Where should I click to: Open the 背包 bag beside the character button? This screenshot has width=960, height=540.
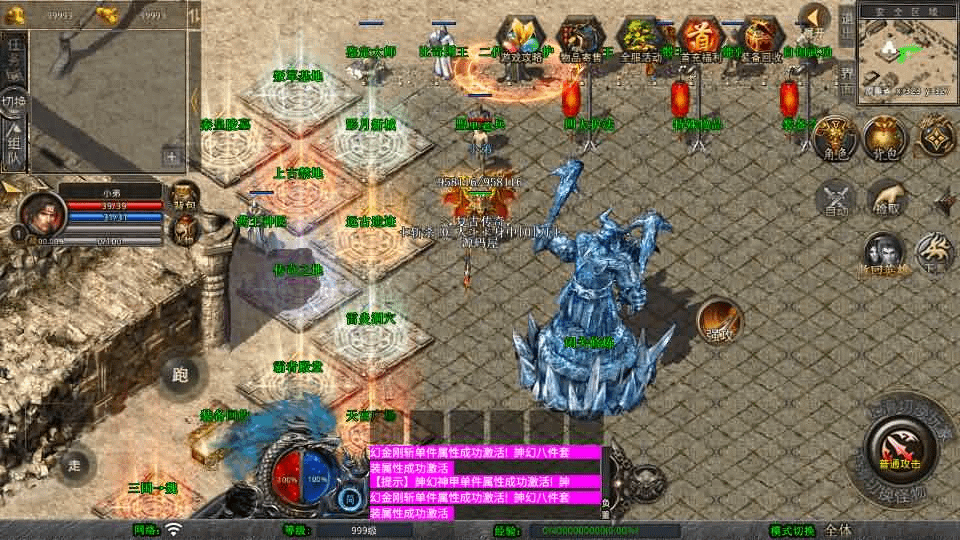coord(884,137)
